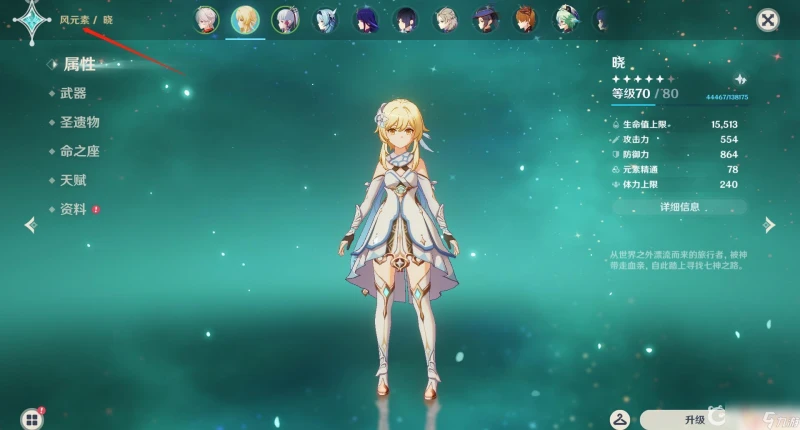This screenshot has width=800, height=430.
Task: Switch to the previous character with left arrow
Action: [30, 224]
